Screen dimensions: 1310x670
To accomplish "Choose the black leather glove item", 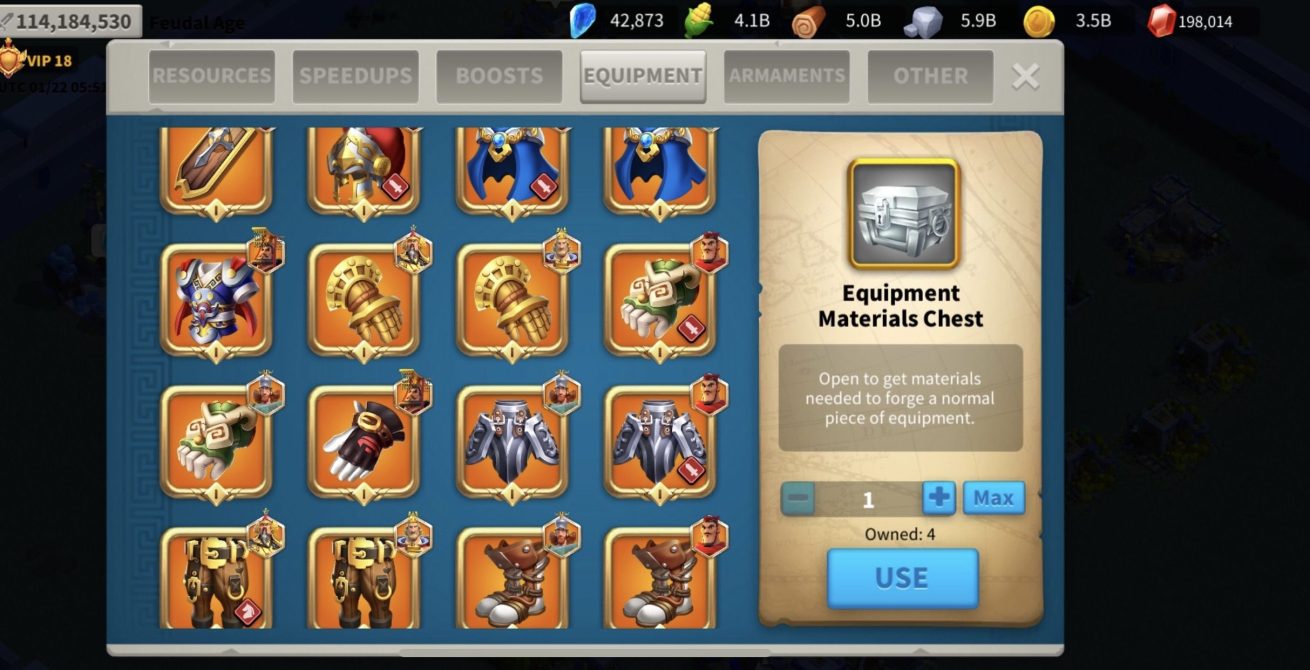I will click(363, 442).
